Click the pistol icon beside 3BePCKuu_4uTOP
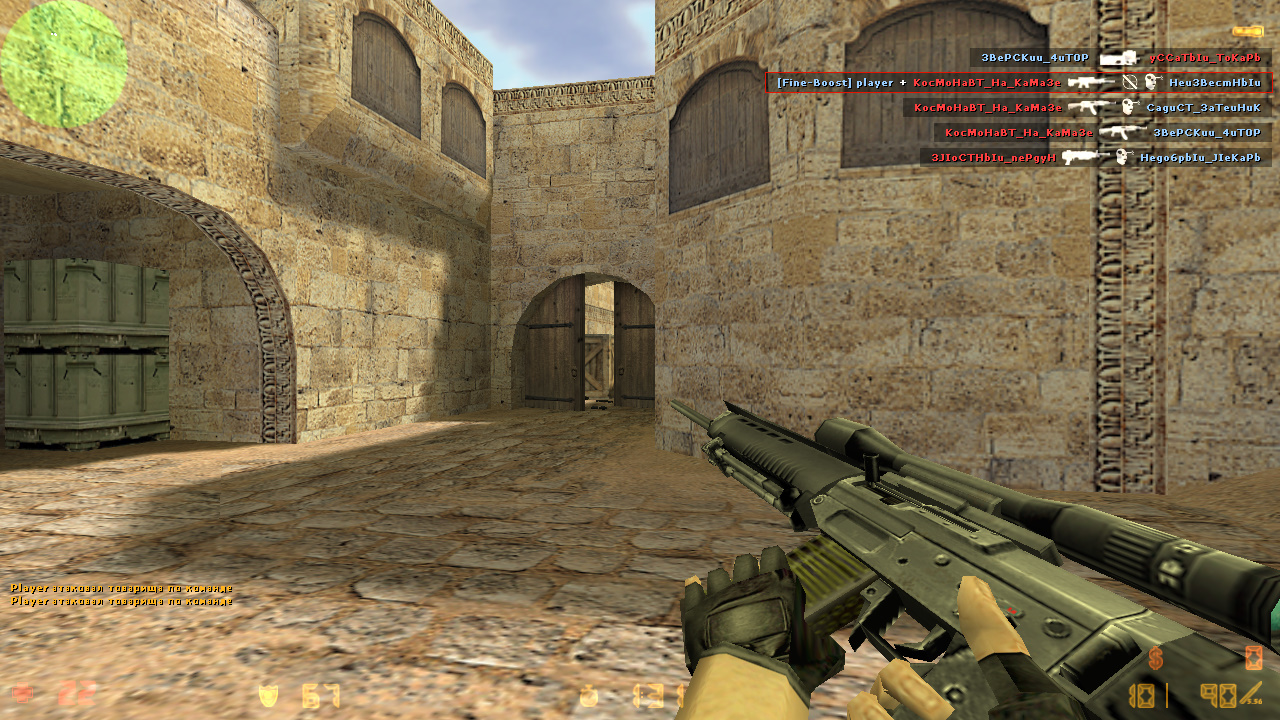The image size is (1280, 720). pos(1120,58)
